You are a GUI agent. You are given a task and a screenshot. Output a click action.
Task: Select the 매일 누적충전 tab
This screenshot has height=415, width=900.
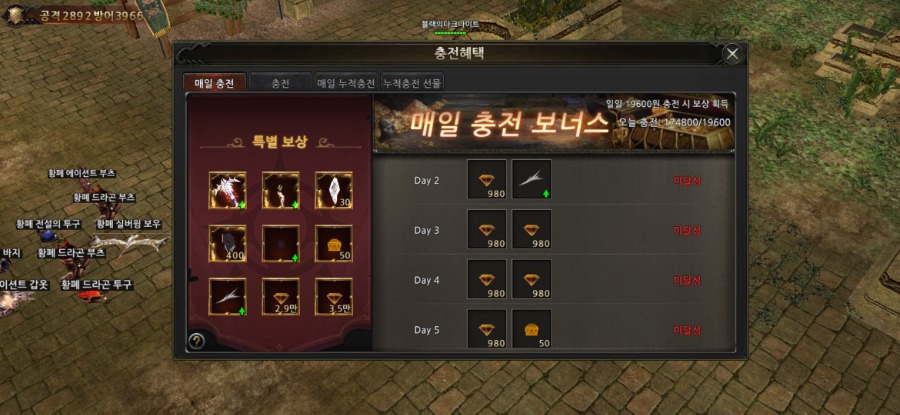click(x=345, y=84)
